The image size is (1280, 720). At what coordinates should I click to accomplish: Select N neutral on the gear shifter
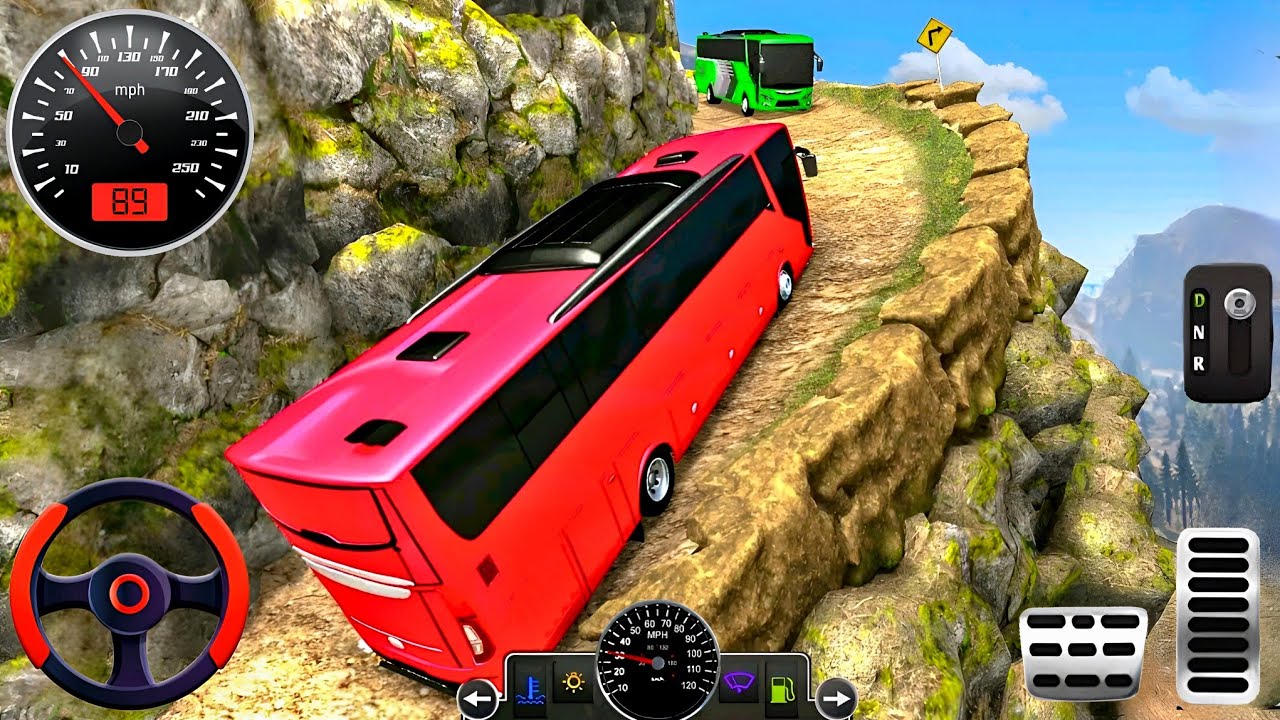(1199, 332)
